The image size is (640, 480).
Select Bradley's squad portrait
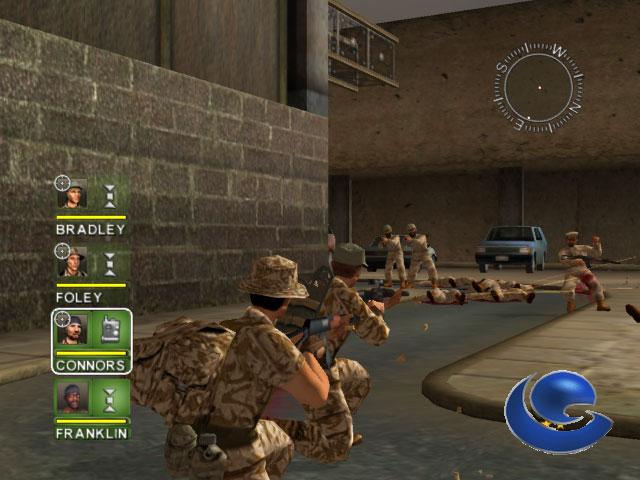pyautogui.click(x=73, y=194)
